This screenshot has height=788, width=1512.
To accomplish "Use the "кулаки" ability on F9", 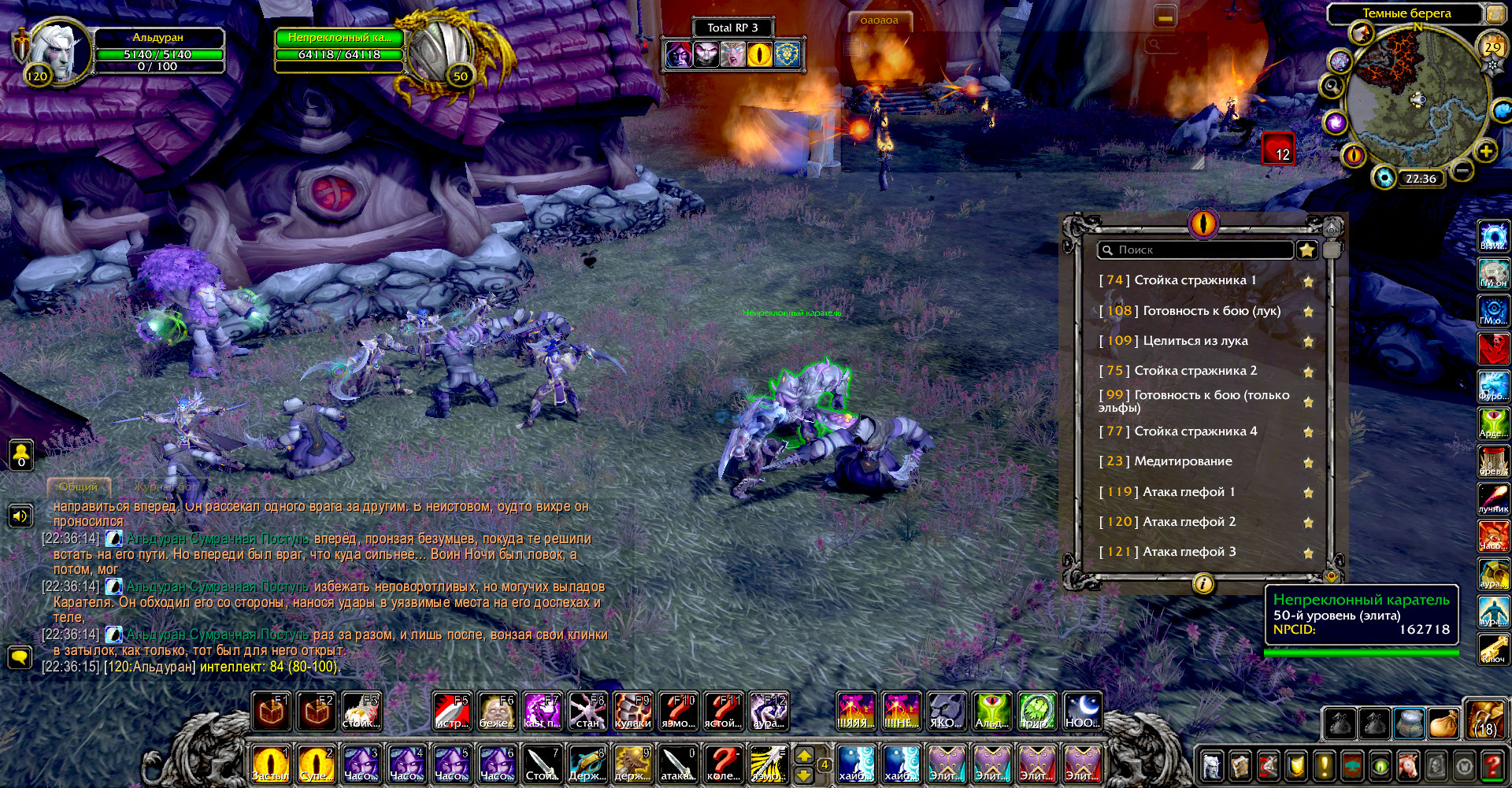I will coord(633,711).
